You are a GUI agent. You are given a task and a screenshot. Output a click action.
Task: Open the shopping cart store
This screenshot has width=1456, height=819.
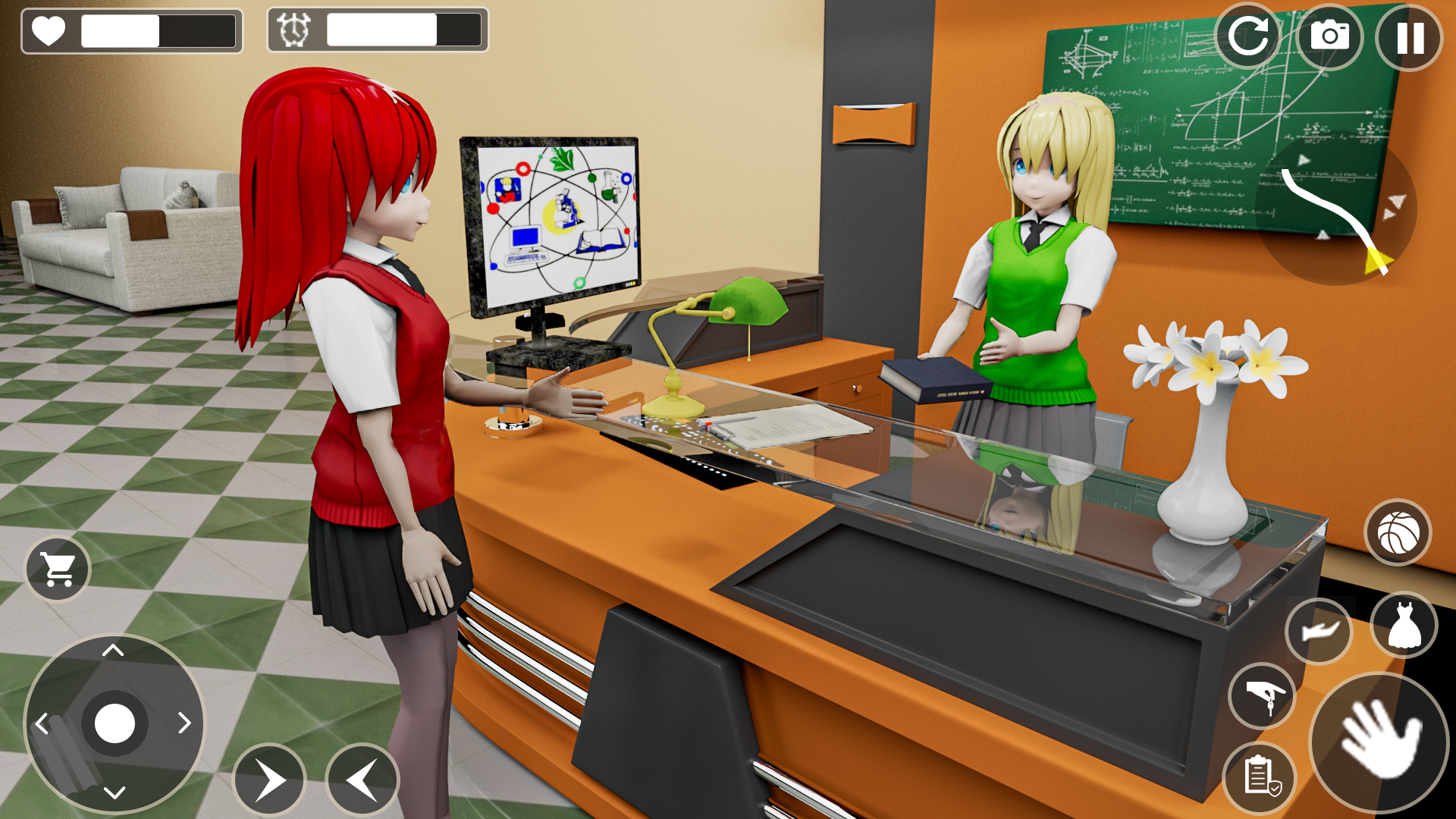[57, 570]
